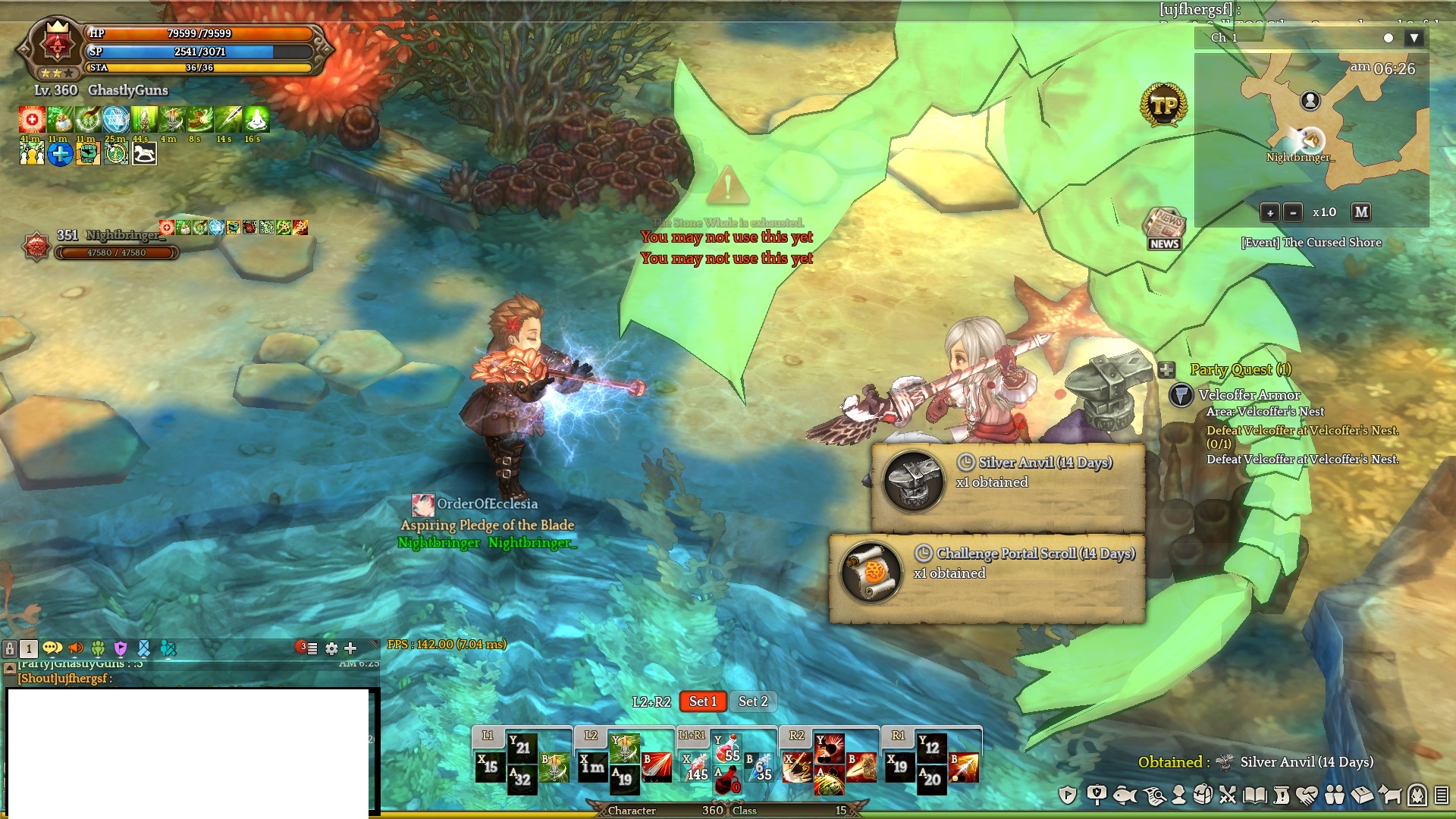
Task: Open the full map with M button
Action: point(1361,212)
